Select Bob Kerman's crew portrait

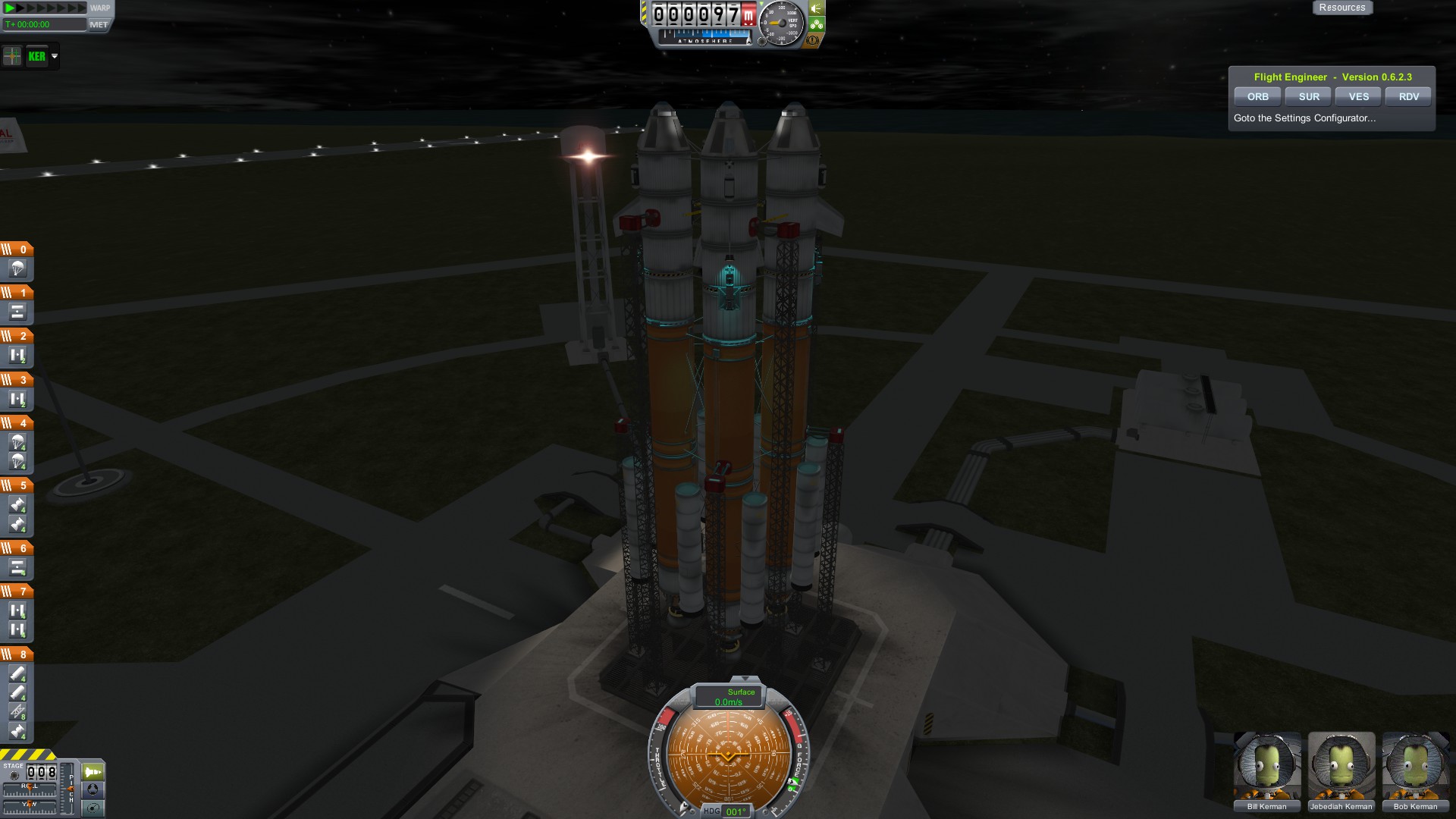1415,766
